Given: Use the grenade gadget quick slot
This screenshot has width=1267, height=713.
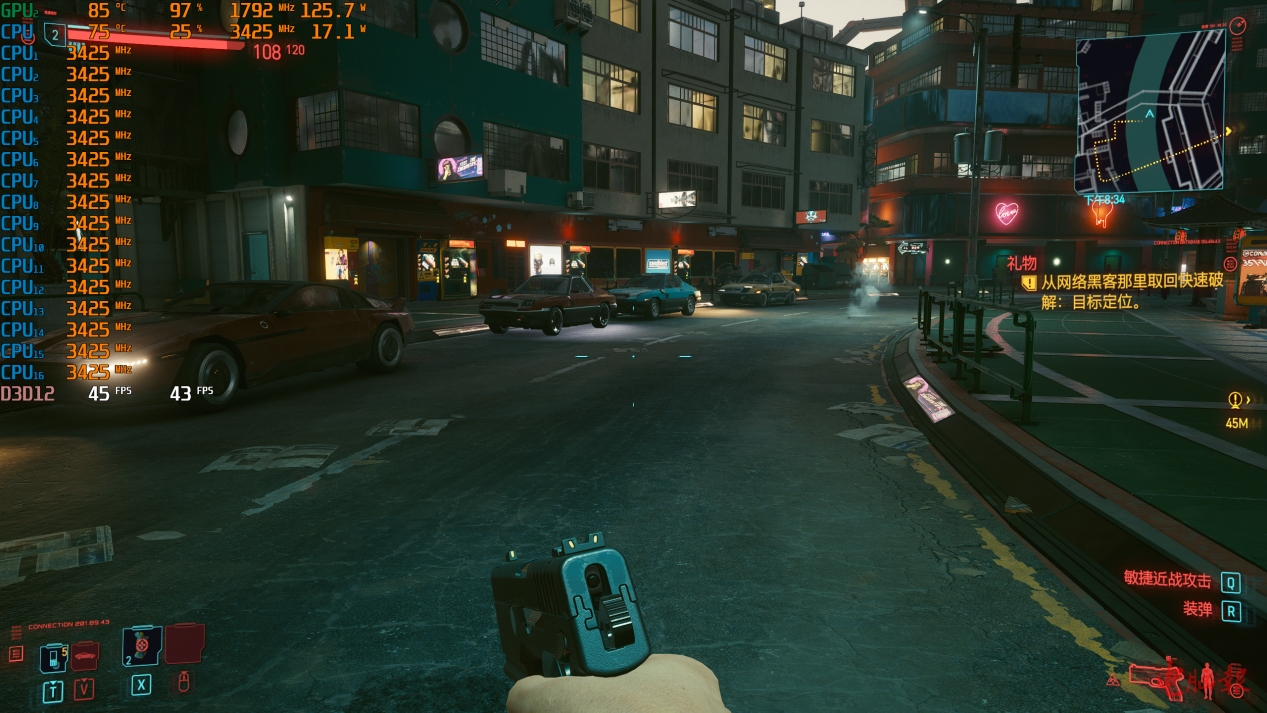Looking at the screenshot, I should coord(140,647).
